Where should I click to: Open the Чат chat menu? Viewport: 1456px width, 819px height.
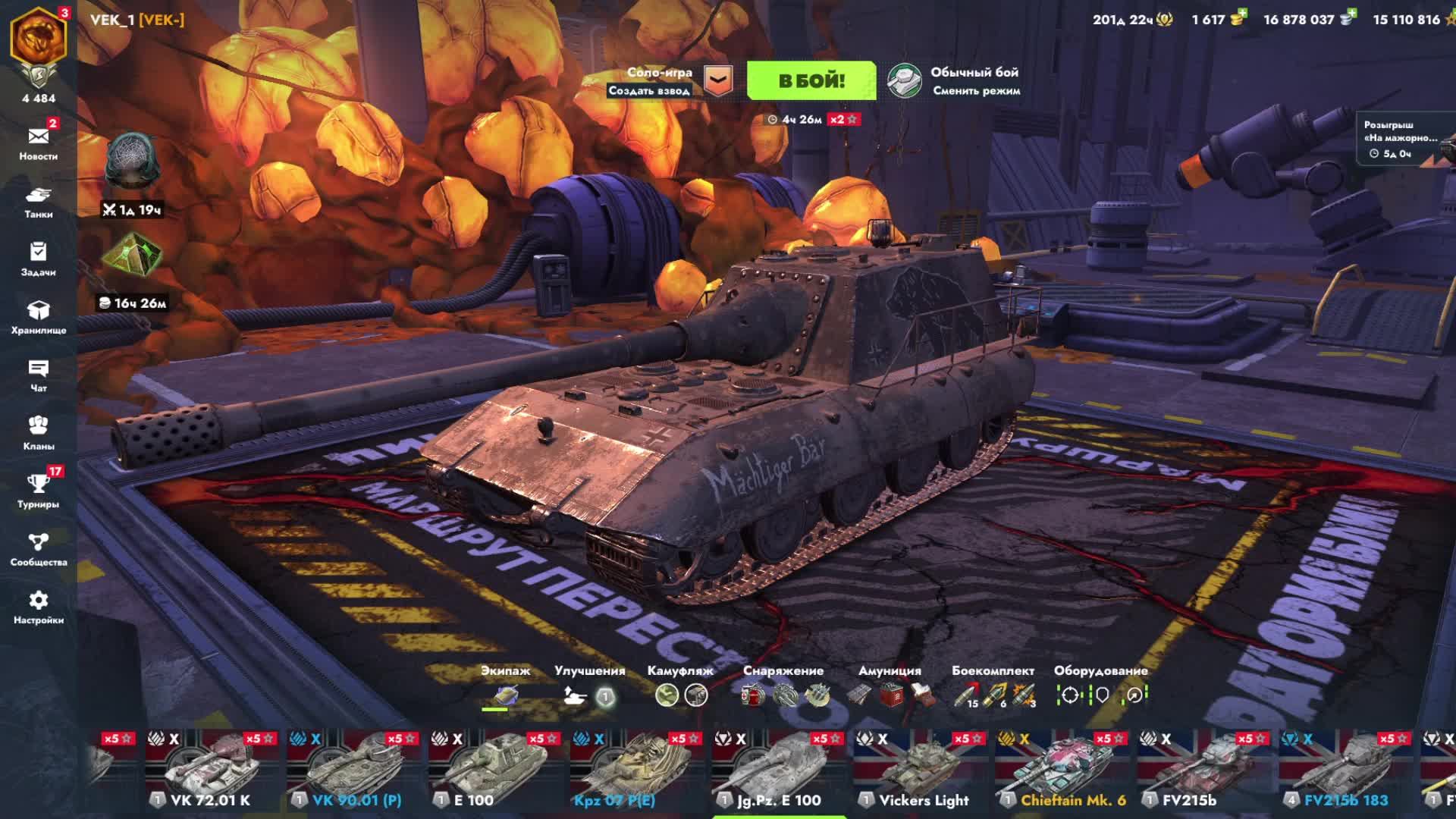pos(38,375)
